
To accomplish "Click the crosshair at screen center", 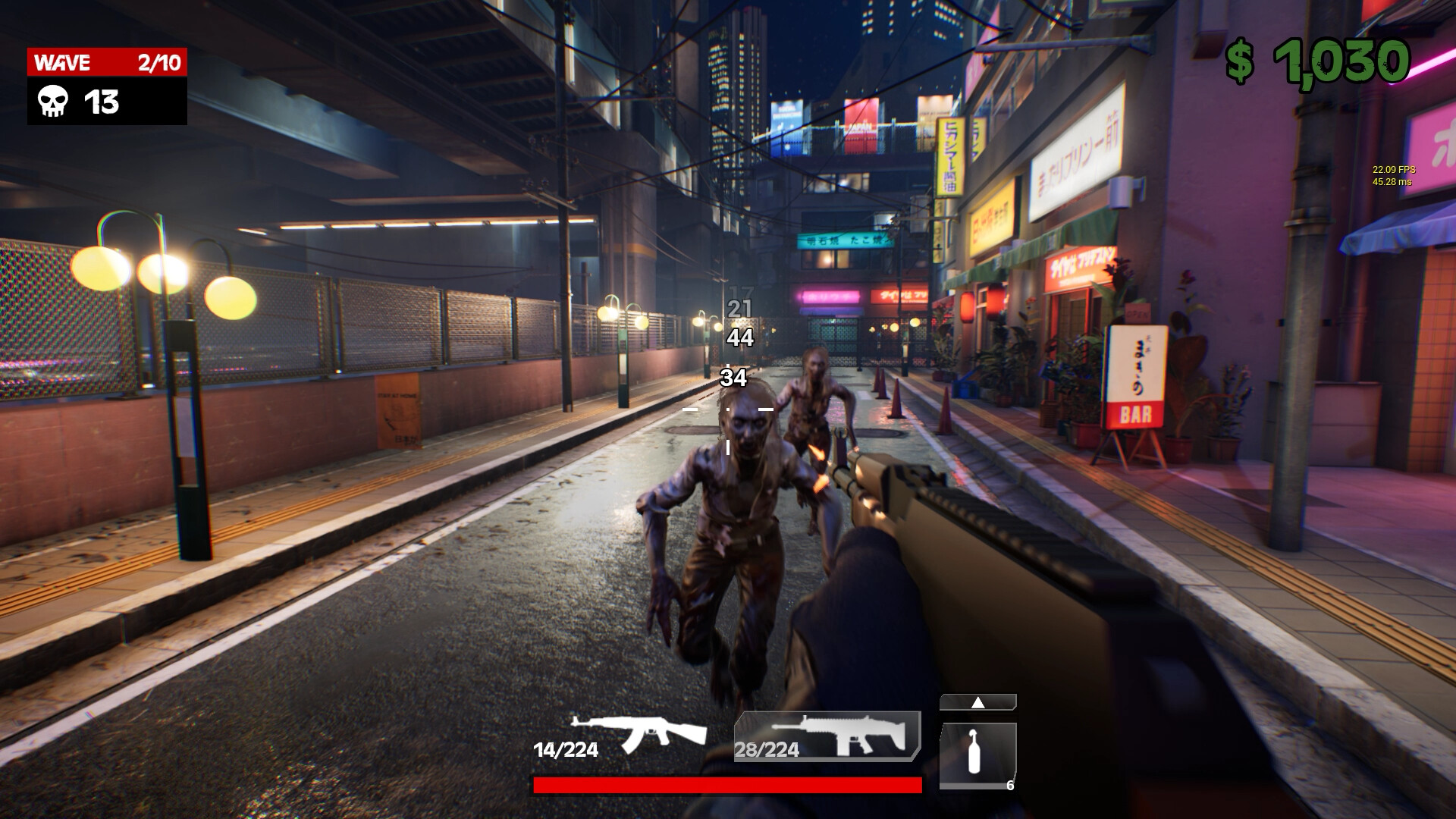I will click(x=727, y=409).
